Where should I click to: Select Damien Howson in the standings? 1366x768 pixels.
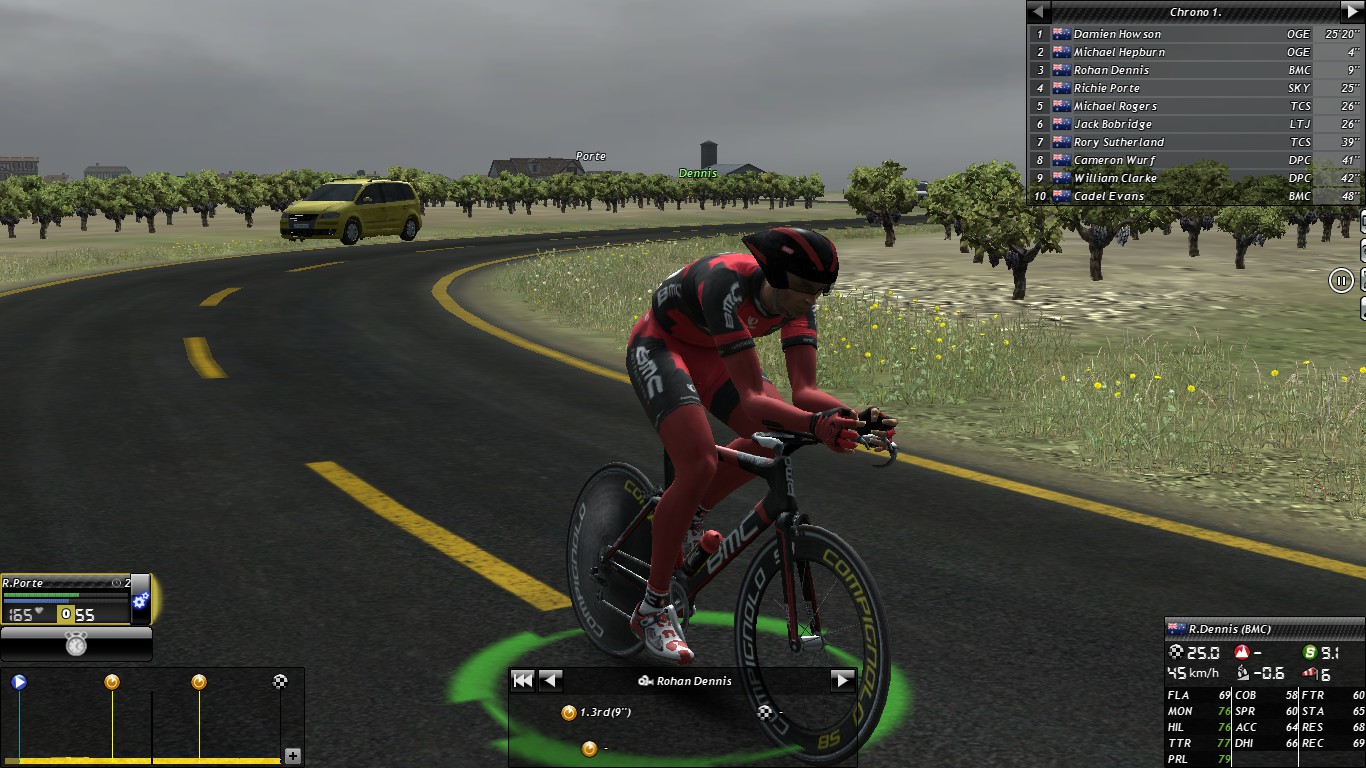tap(1117, 34)
